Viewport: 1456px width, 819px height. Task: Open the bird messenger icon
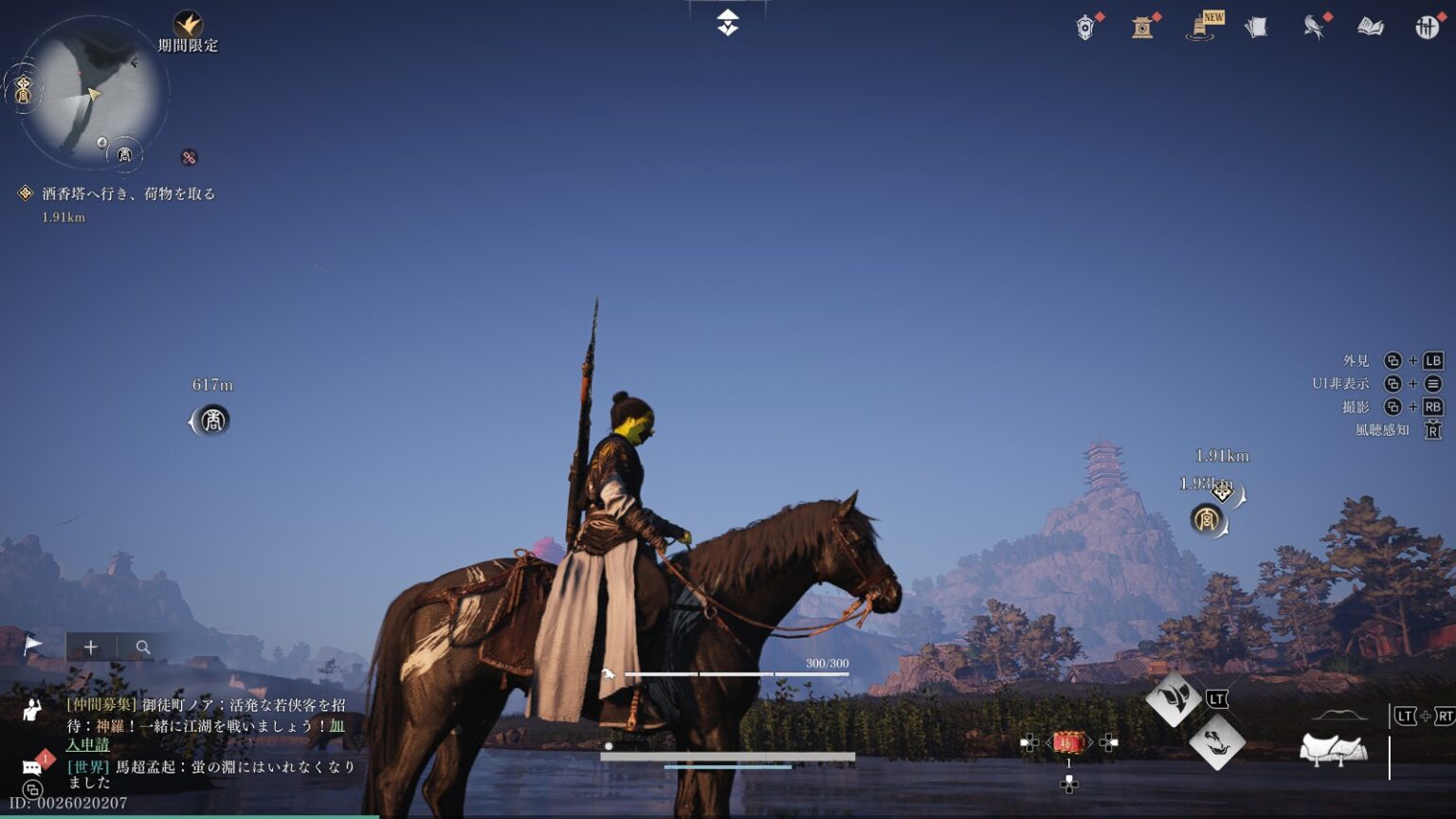[x=1314, y=27]
